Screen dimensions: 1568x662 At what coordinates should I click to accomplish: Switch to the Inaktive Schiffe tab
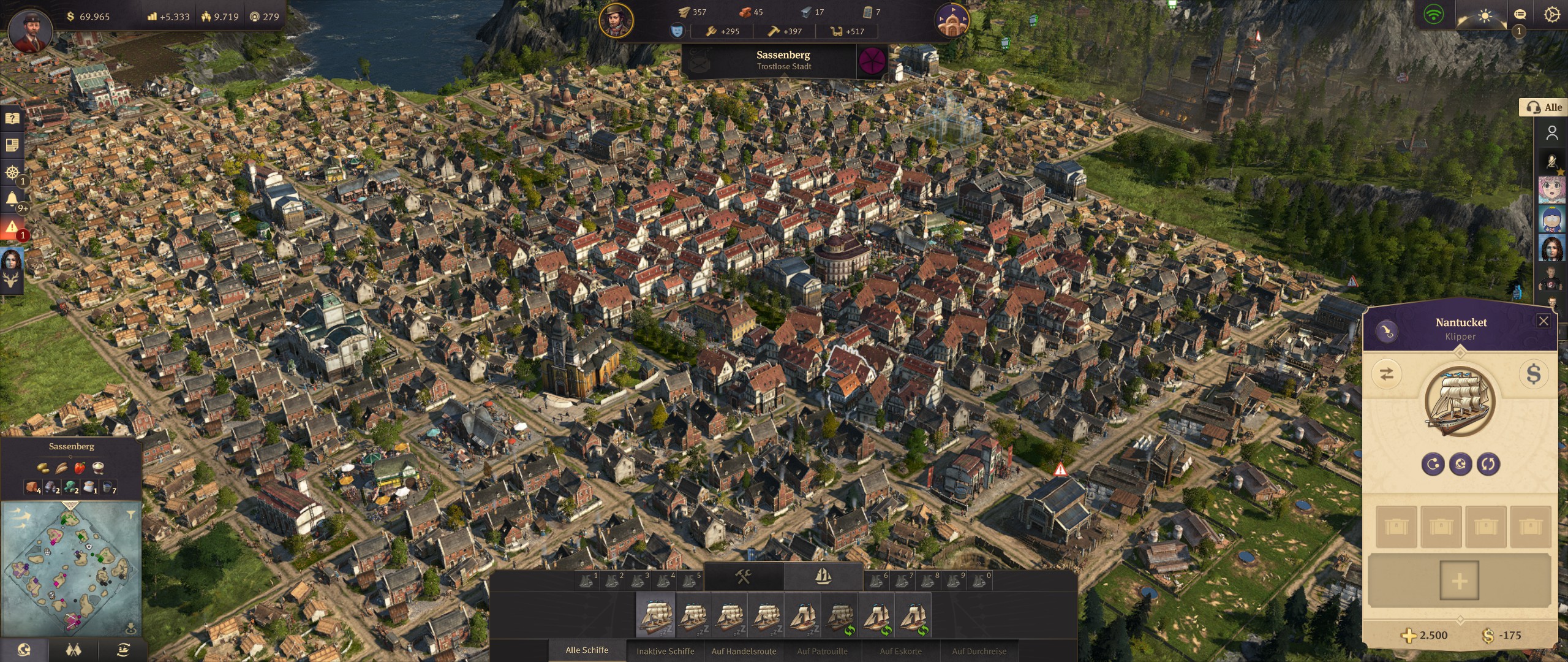pos(665,651)
